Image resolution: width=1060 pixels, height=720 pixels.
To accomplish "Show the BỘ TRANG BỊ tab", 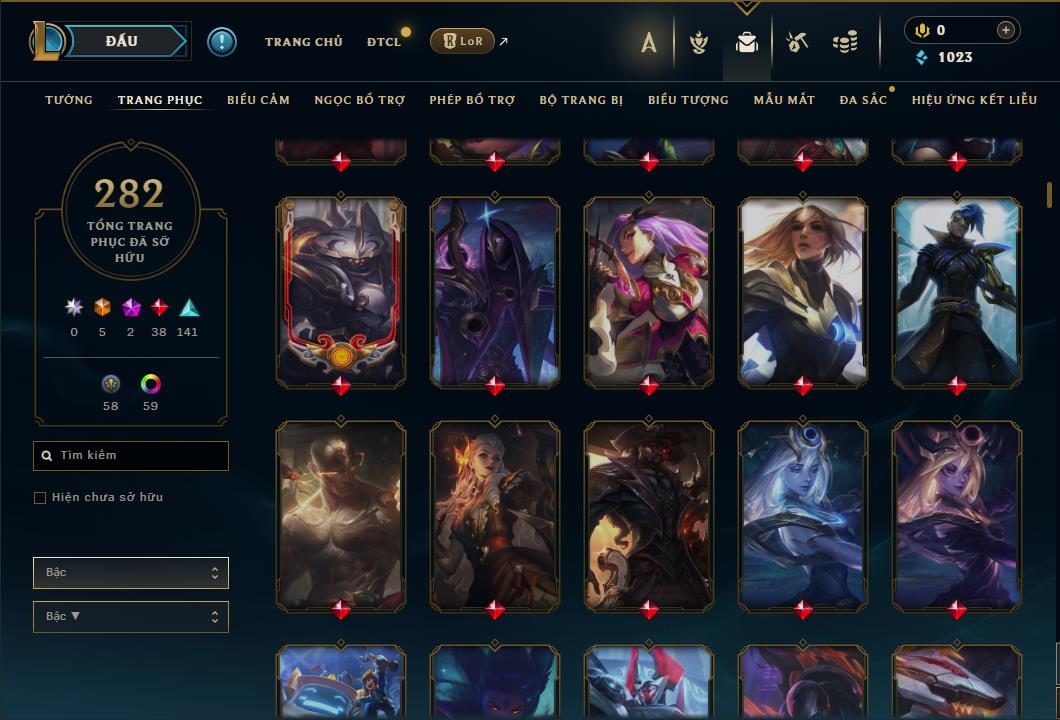I will tap(581, 100).
